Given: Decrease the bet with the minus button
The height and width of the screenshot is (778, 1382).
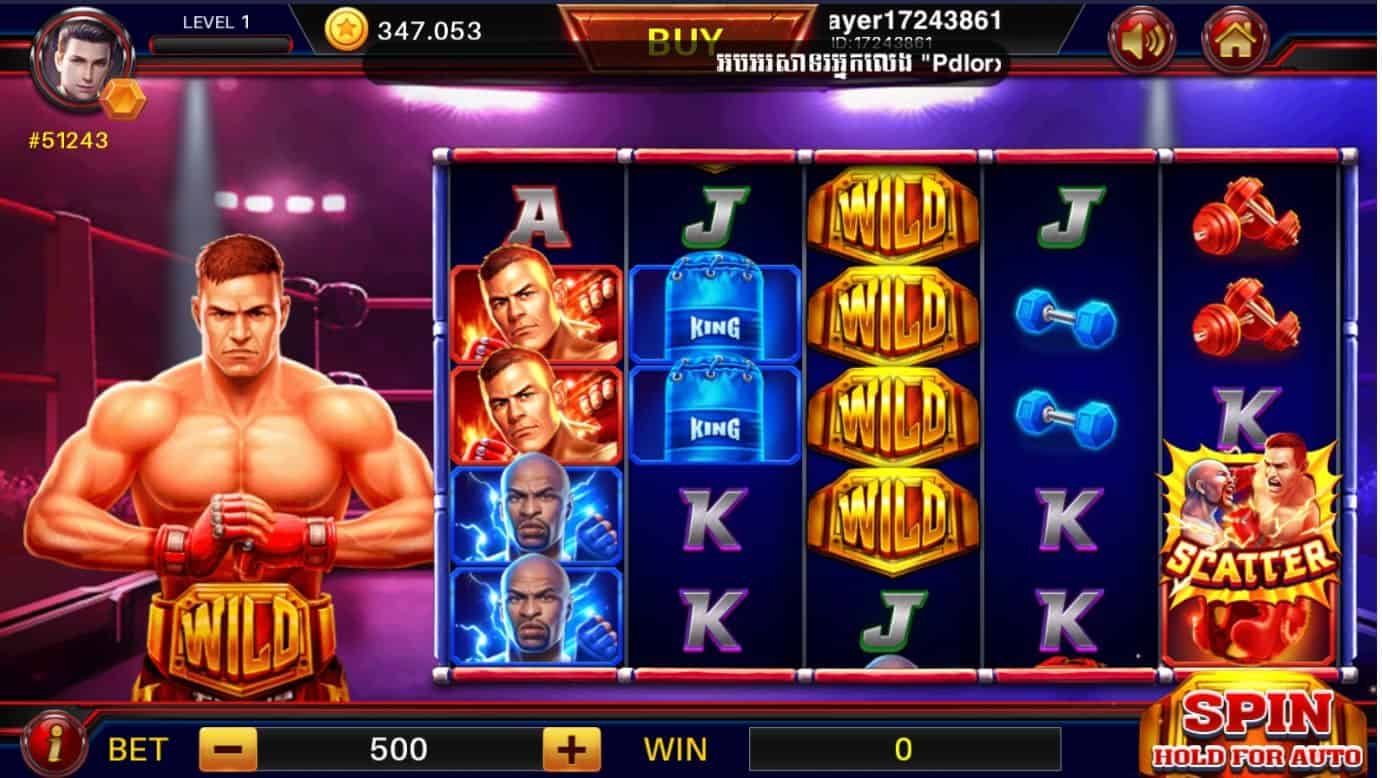Looking at the screenshot, I should point(228,748).
